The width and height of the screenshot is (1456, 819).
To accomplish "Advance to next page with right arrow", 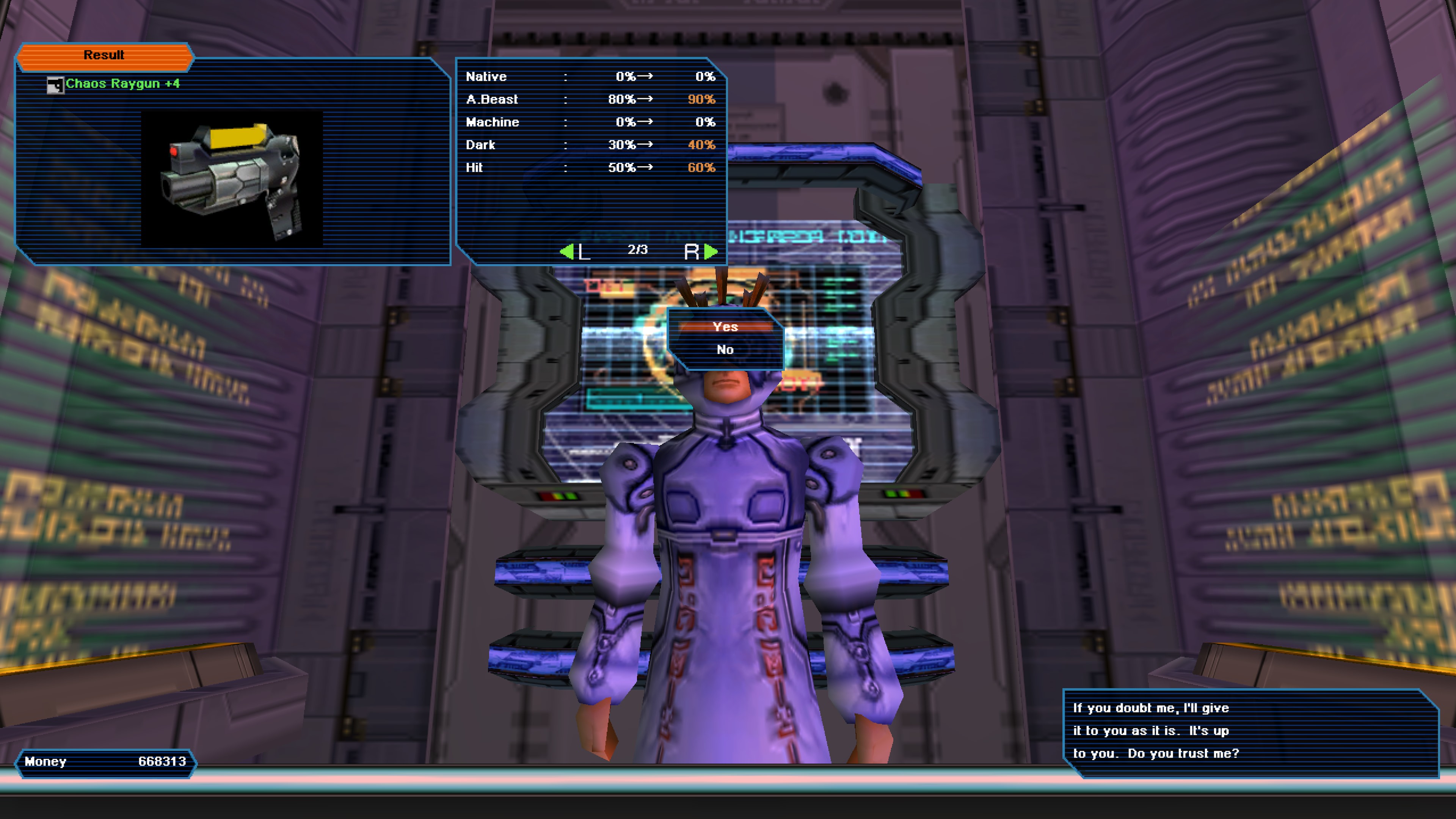I will (x=711, y=251).
